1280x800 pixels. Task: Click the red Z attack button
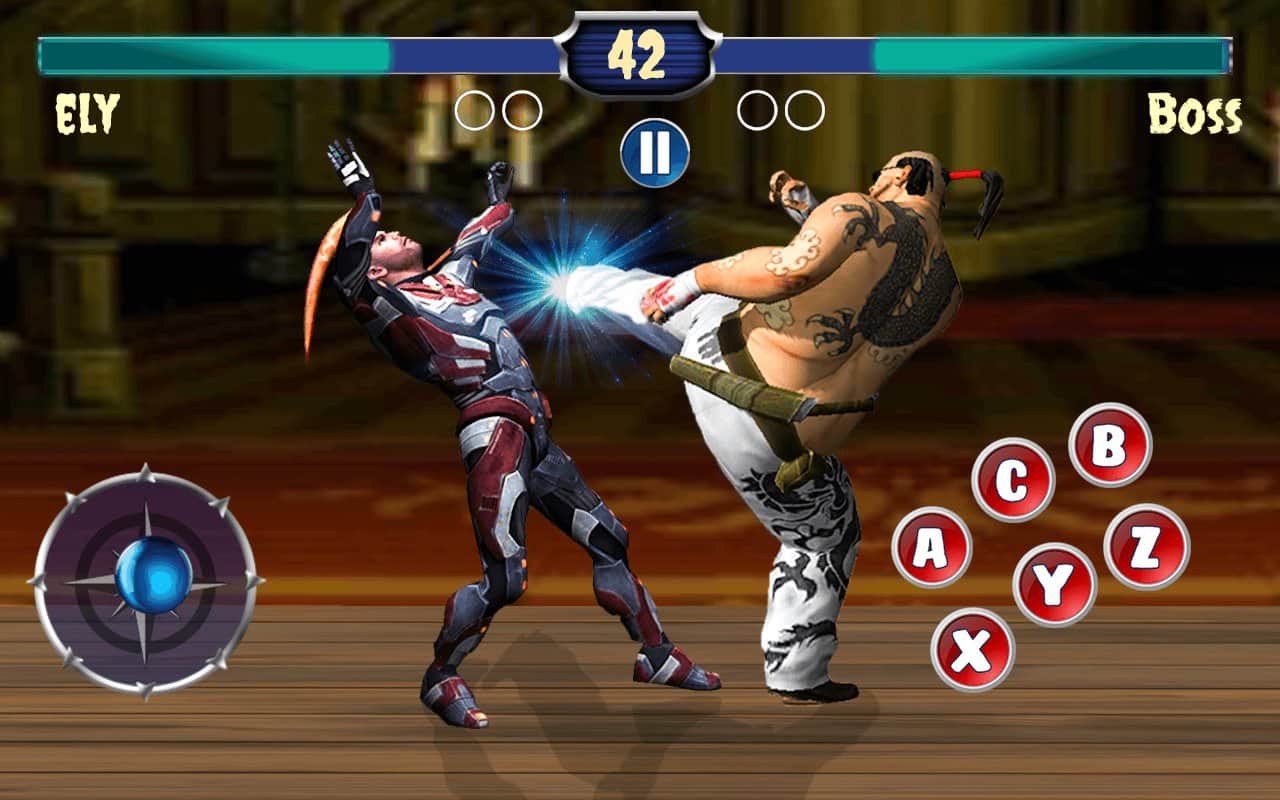click(x=1146, y=547)
